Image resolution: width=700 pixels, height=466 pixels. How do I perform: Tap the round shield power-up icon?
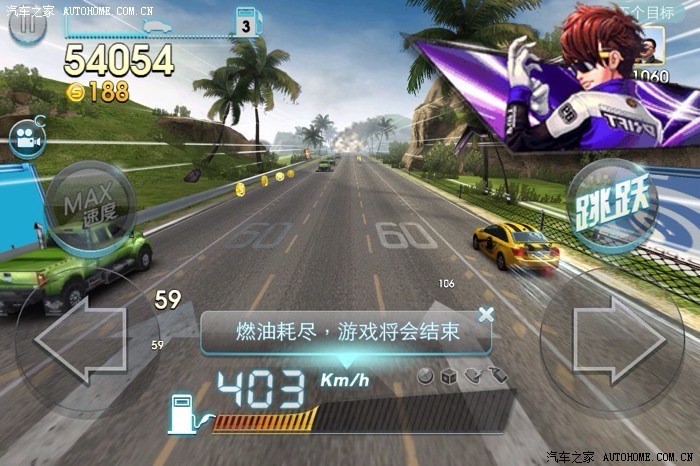(x=425, y=376)
